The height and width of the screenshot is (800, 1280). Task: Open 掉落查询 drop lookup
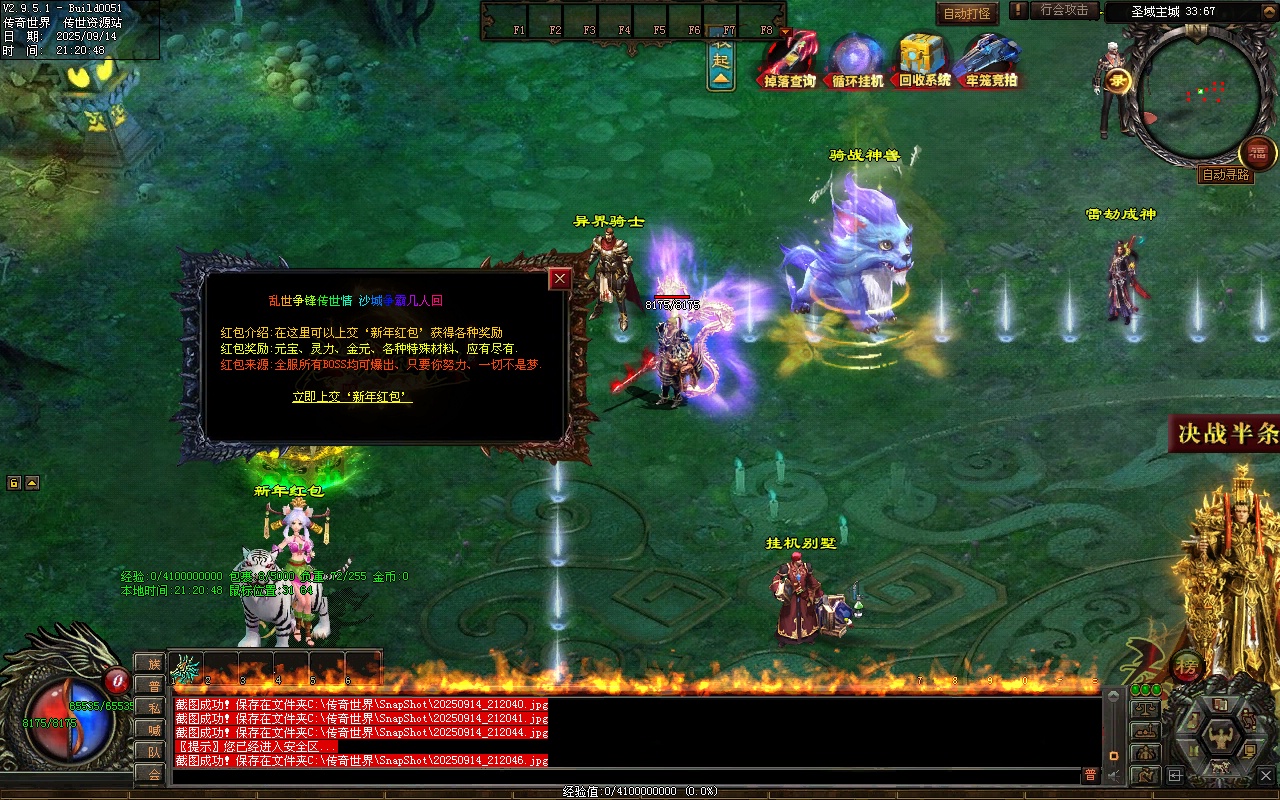[790, 62]
